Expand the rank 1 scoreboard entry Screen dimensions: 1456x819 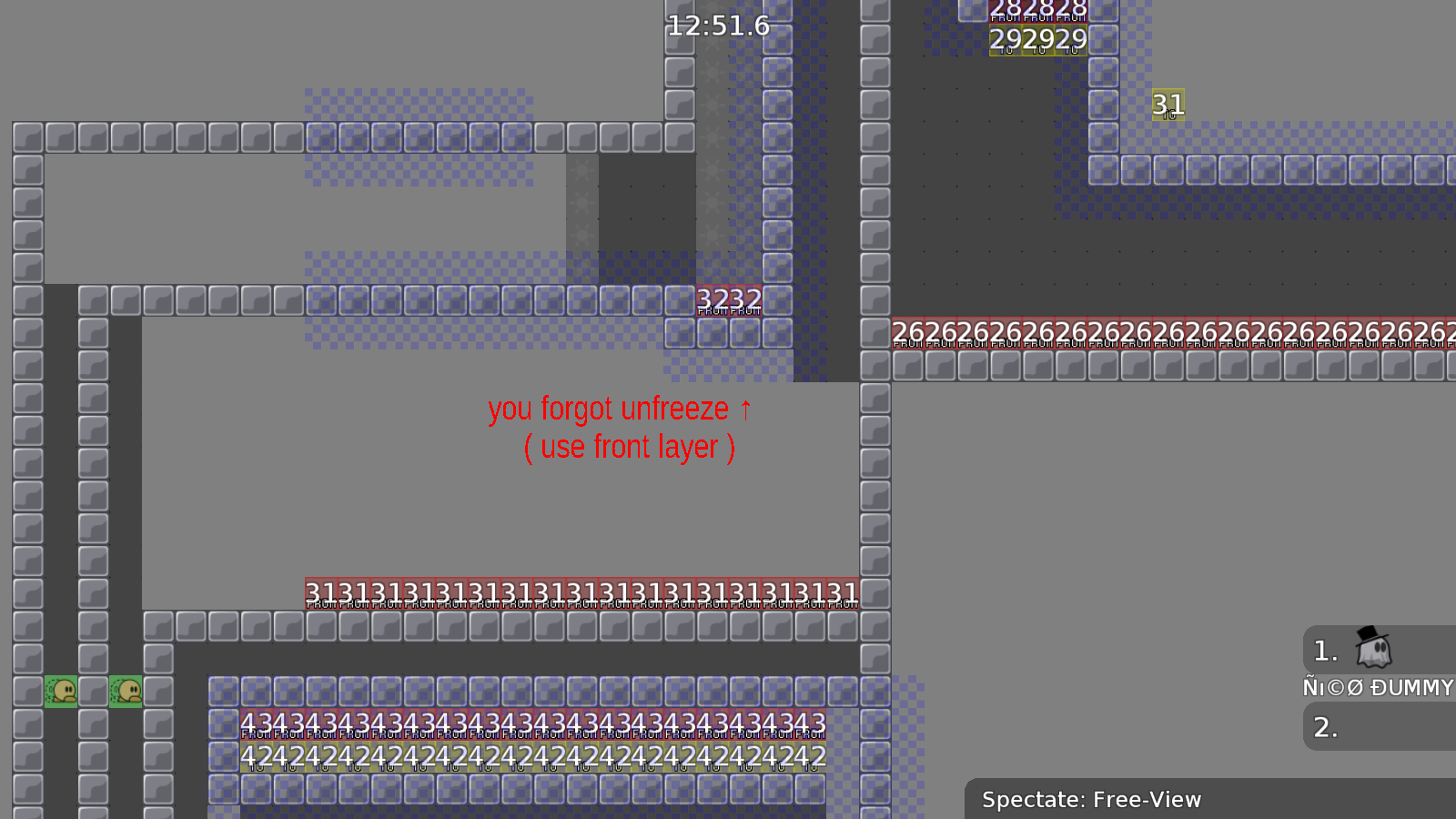[x=1324, y=650]
